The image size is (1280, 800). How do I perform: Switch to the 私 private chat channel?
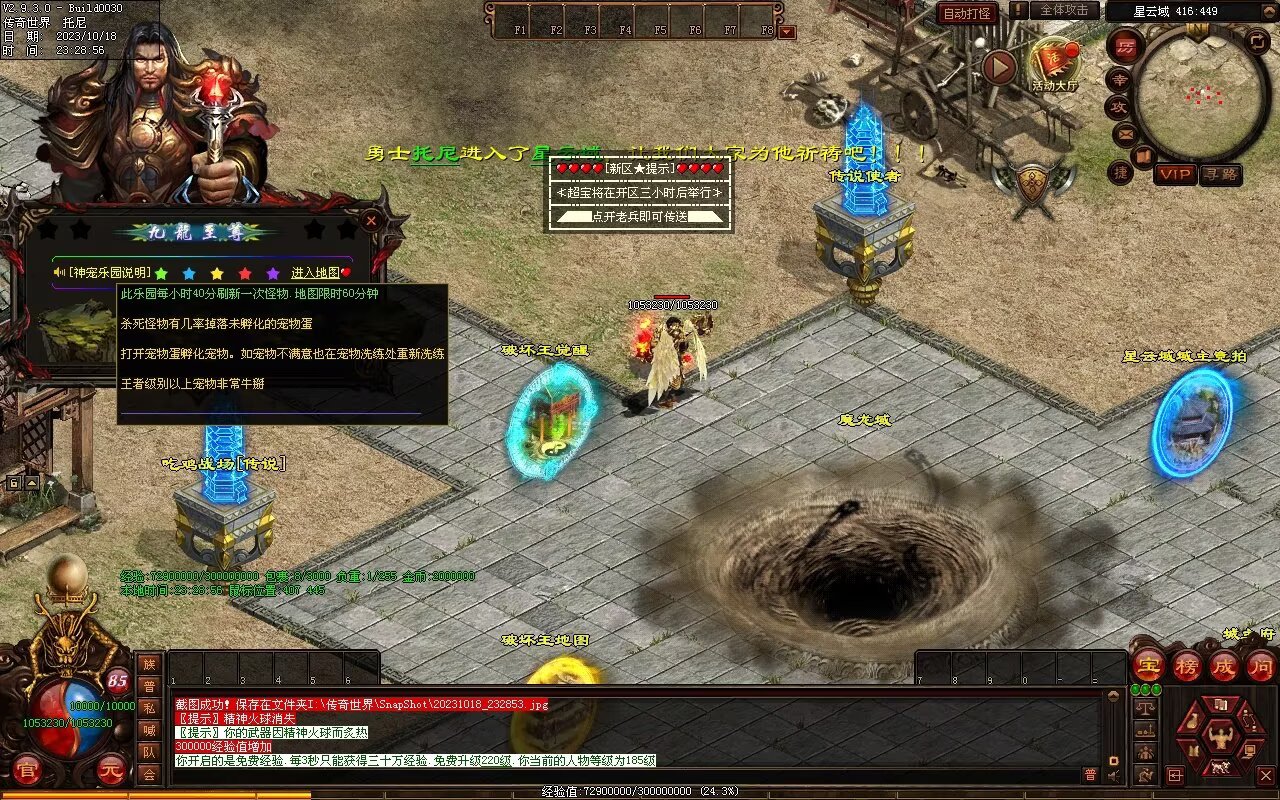point(149,708)
